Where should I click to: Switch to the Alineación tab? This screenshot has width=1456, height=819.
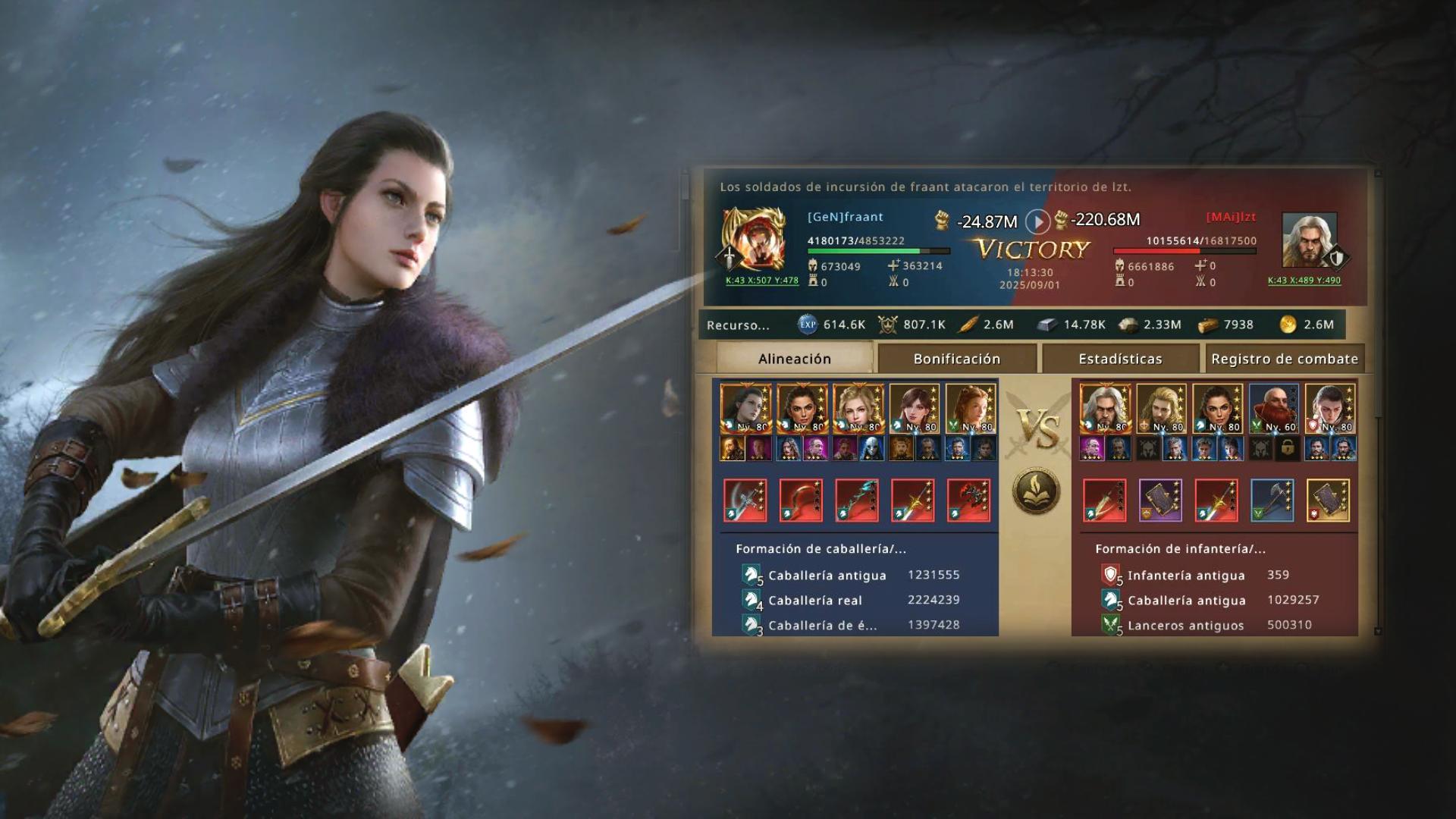click(x=794, y=359)
